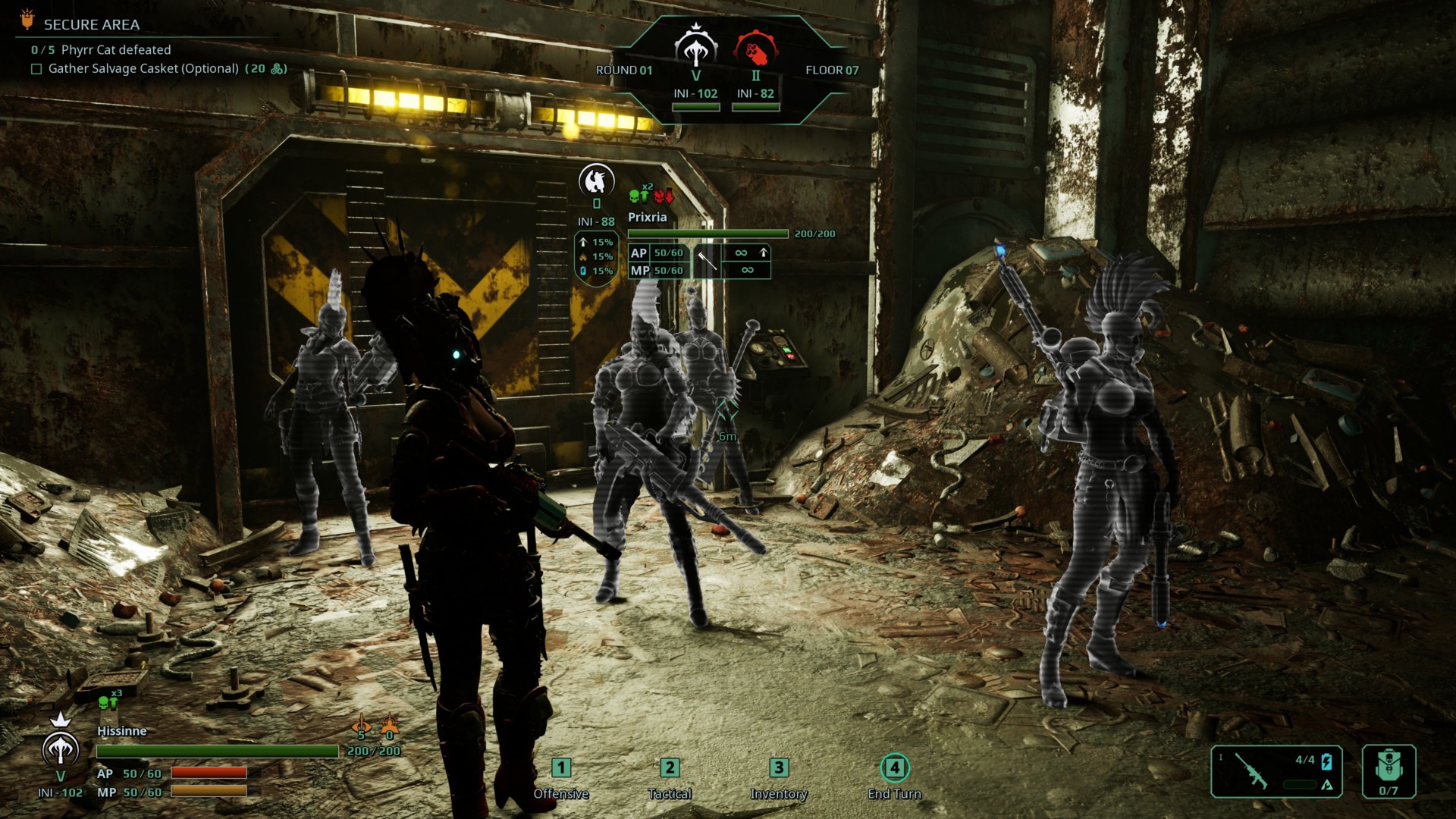Click Hissinne's character portrait emblem

[60, 747]
